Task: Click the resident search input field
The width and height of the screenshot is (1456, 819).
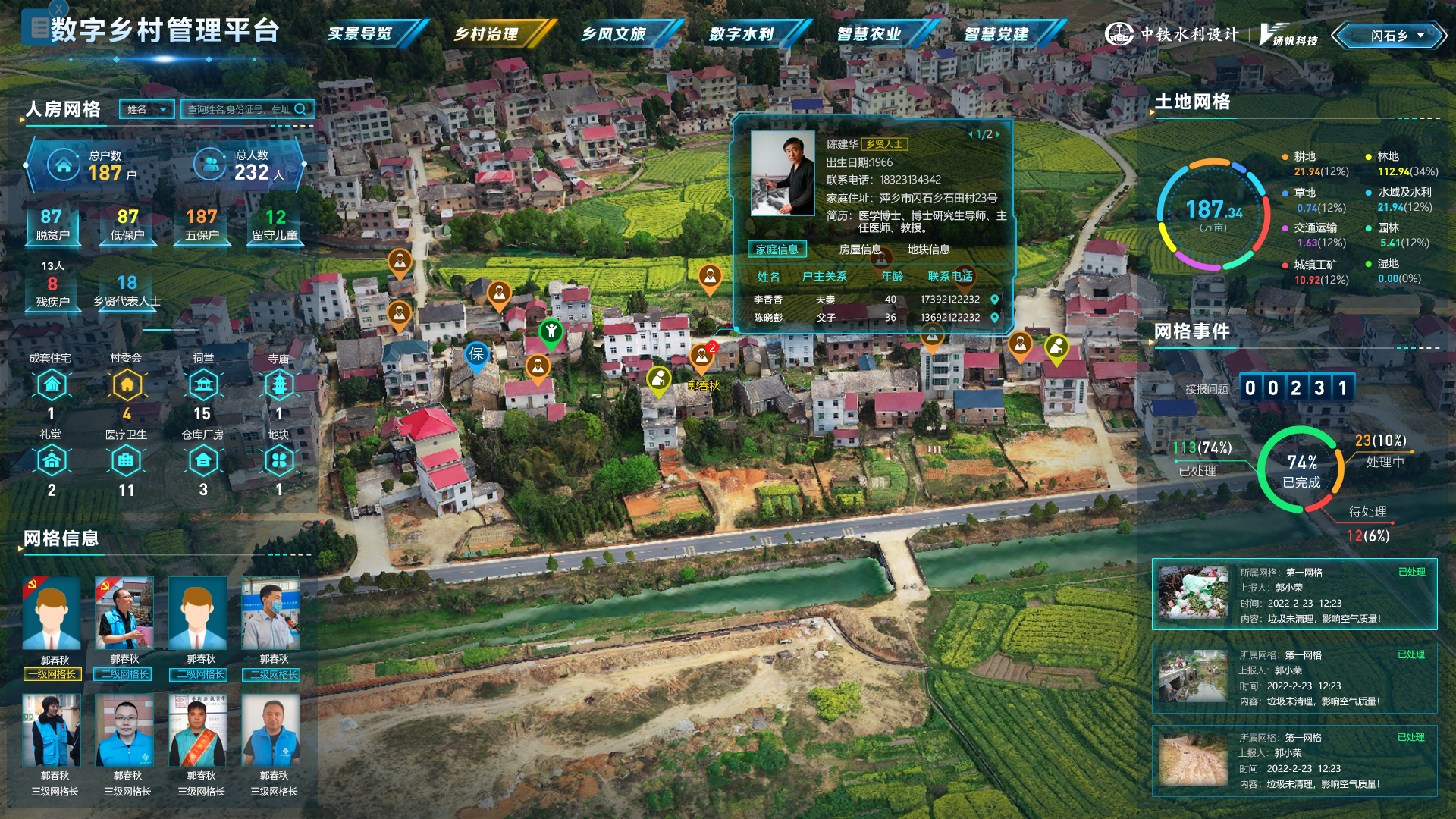Action: click(x=239, y=110)
